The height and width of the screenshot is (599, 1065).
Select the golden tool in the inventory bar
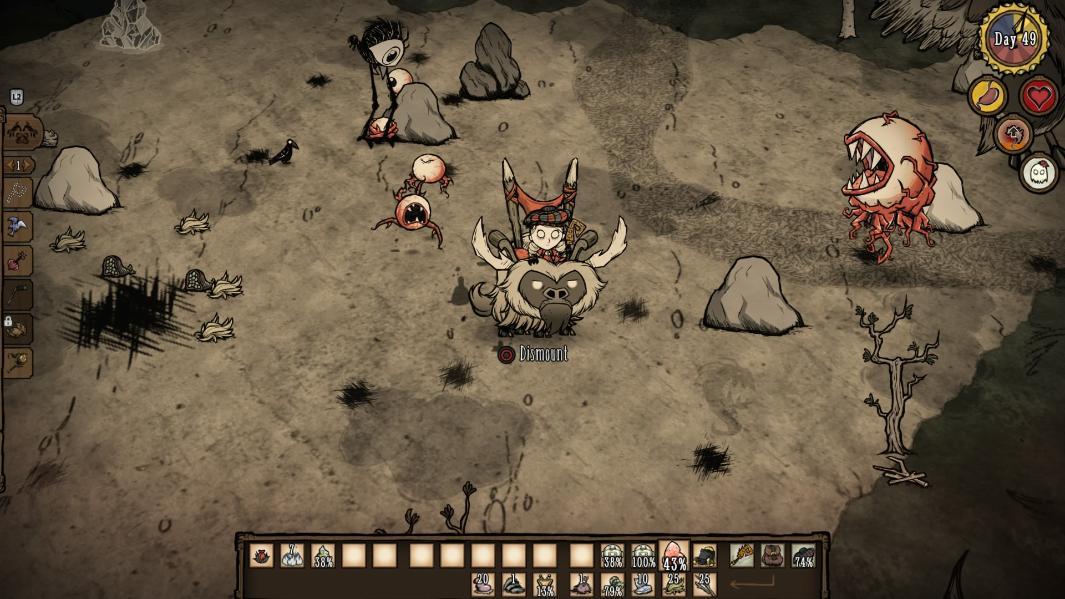click(742, 556)
